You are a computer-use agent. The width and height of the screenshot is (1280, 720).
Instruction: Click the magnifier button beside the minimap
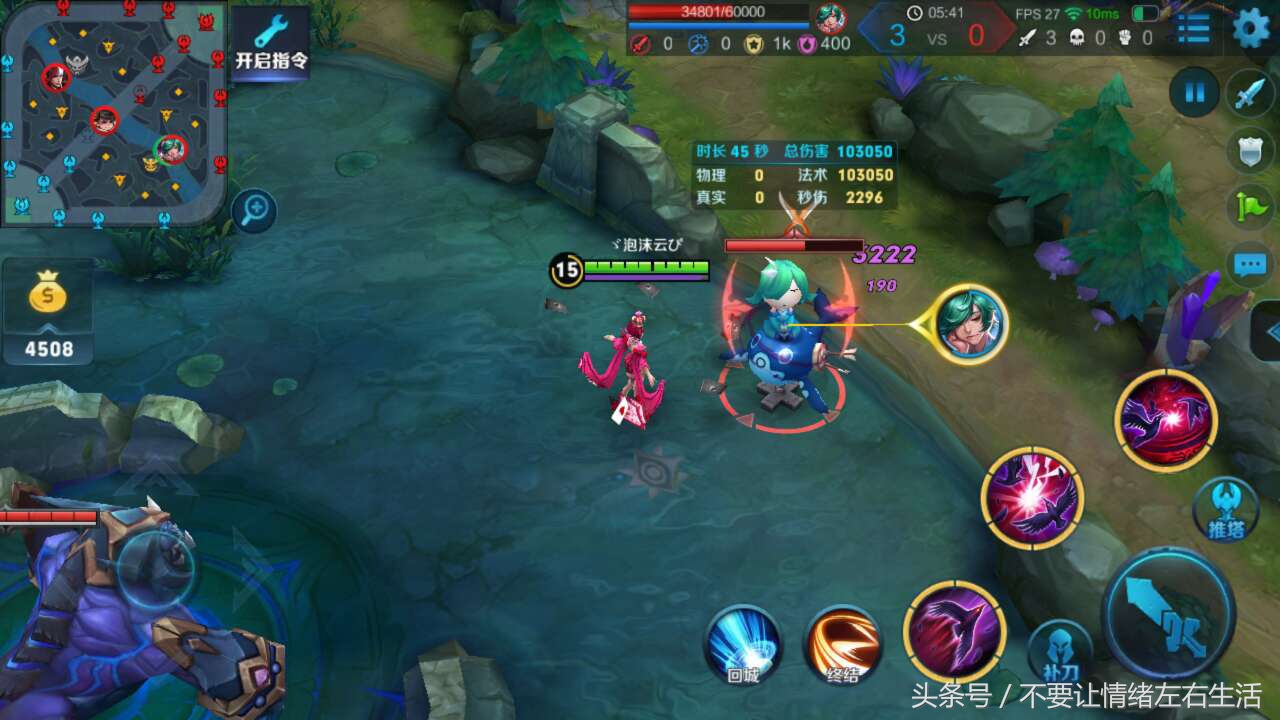tap(254, 211)
